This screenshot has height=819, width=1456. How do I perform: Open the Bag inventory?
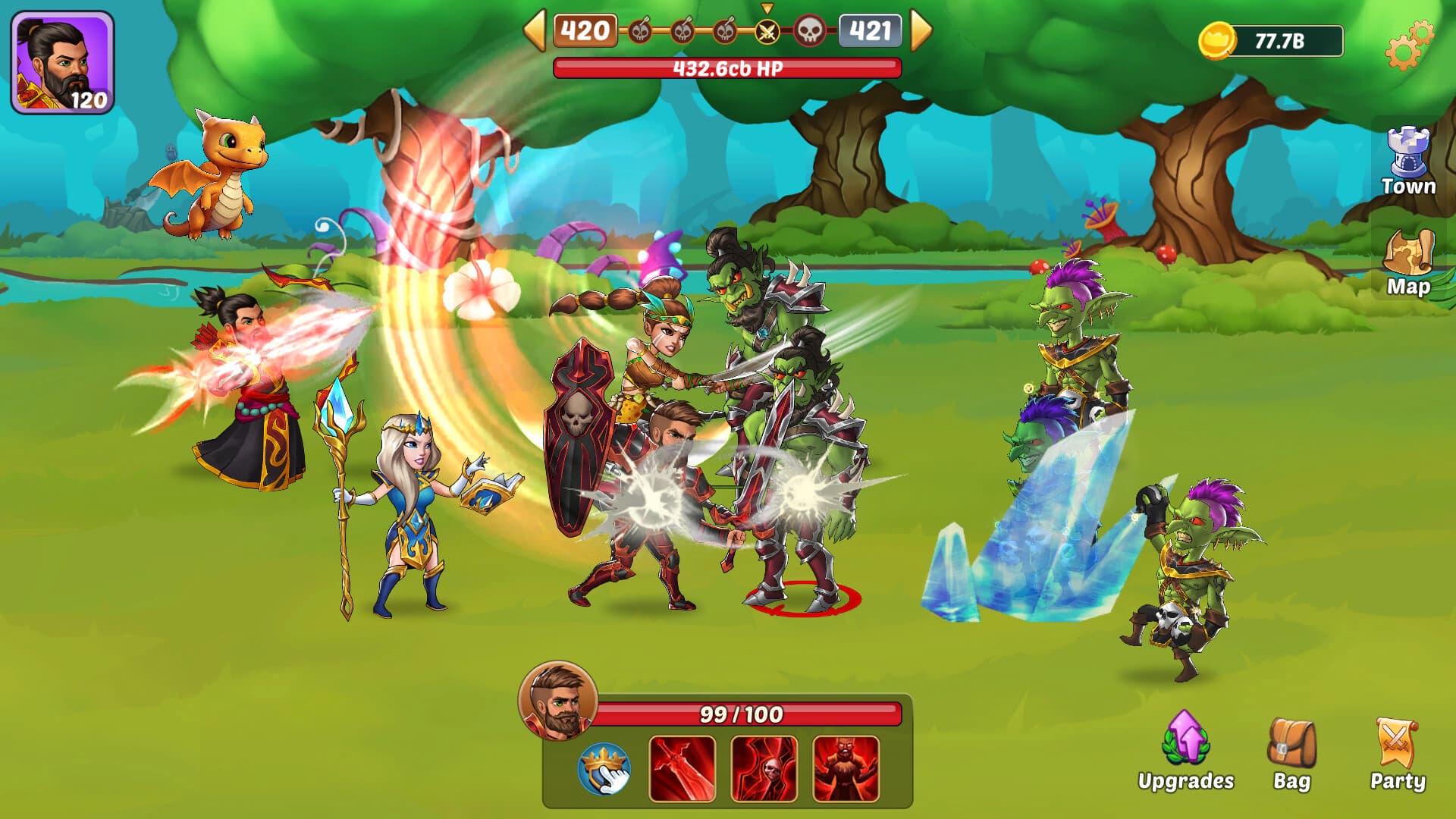(x=1291, y=755)
